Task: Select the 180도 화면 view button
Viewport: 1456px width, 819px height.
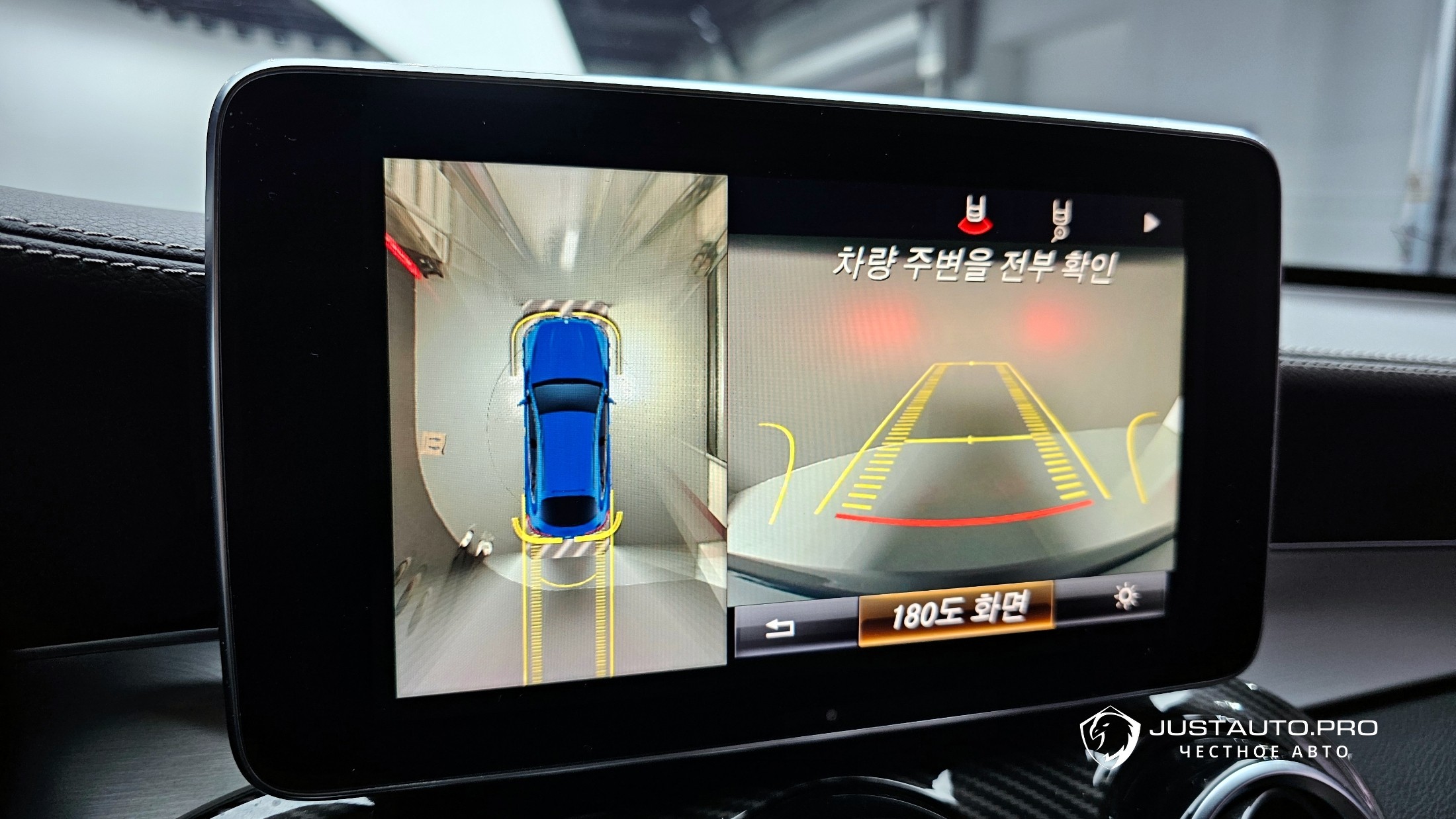Action: (x=956, y=613)
